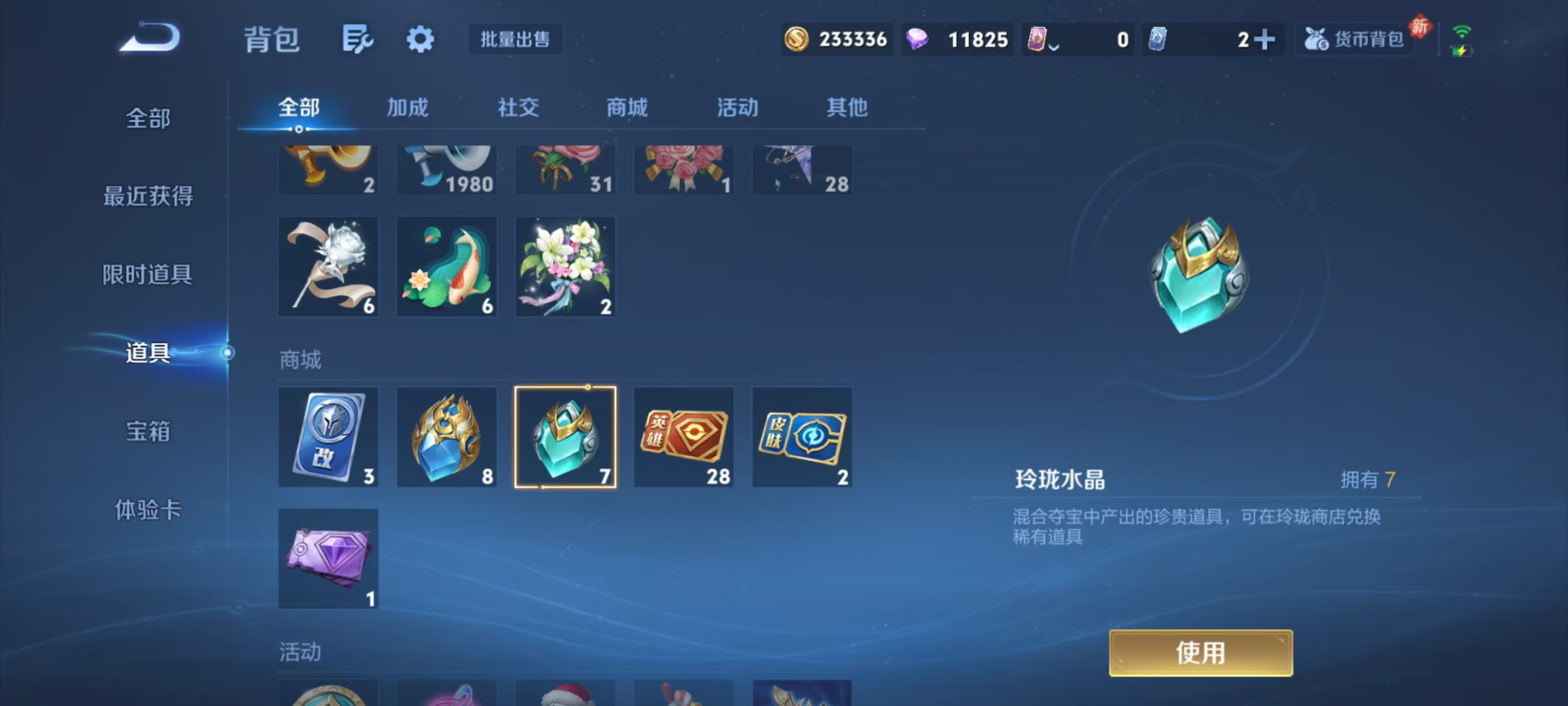Open the item management icon beside 背包
The width and height of the screenshot is (1568, 706).
[x=358, y=39]
